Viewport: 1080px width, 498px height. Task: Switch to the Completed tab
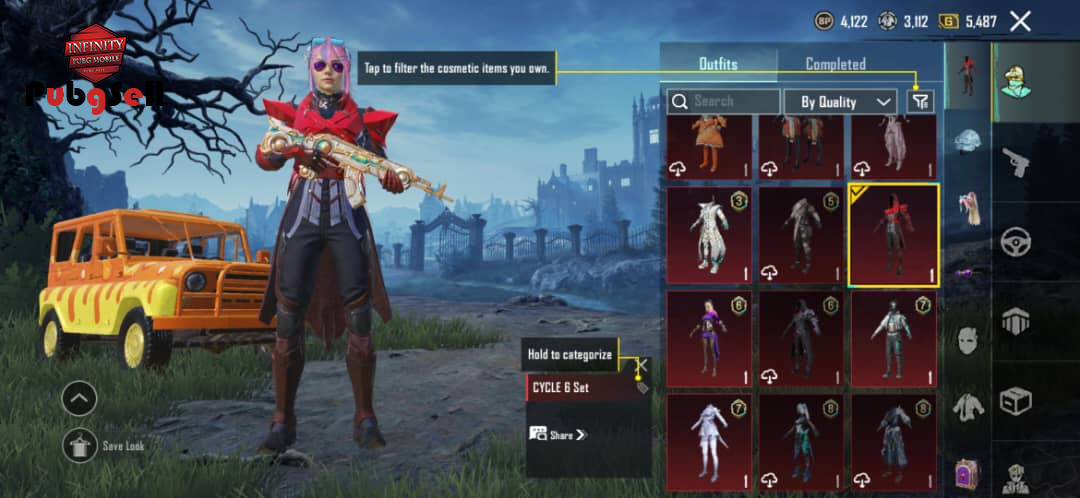click(835, 64)
